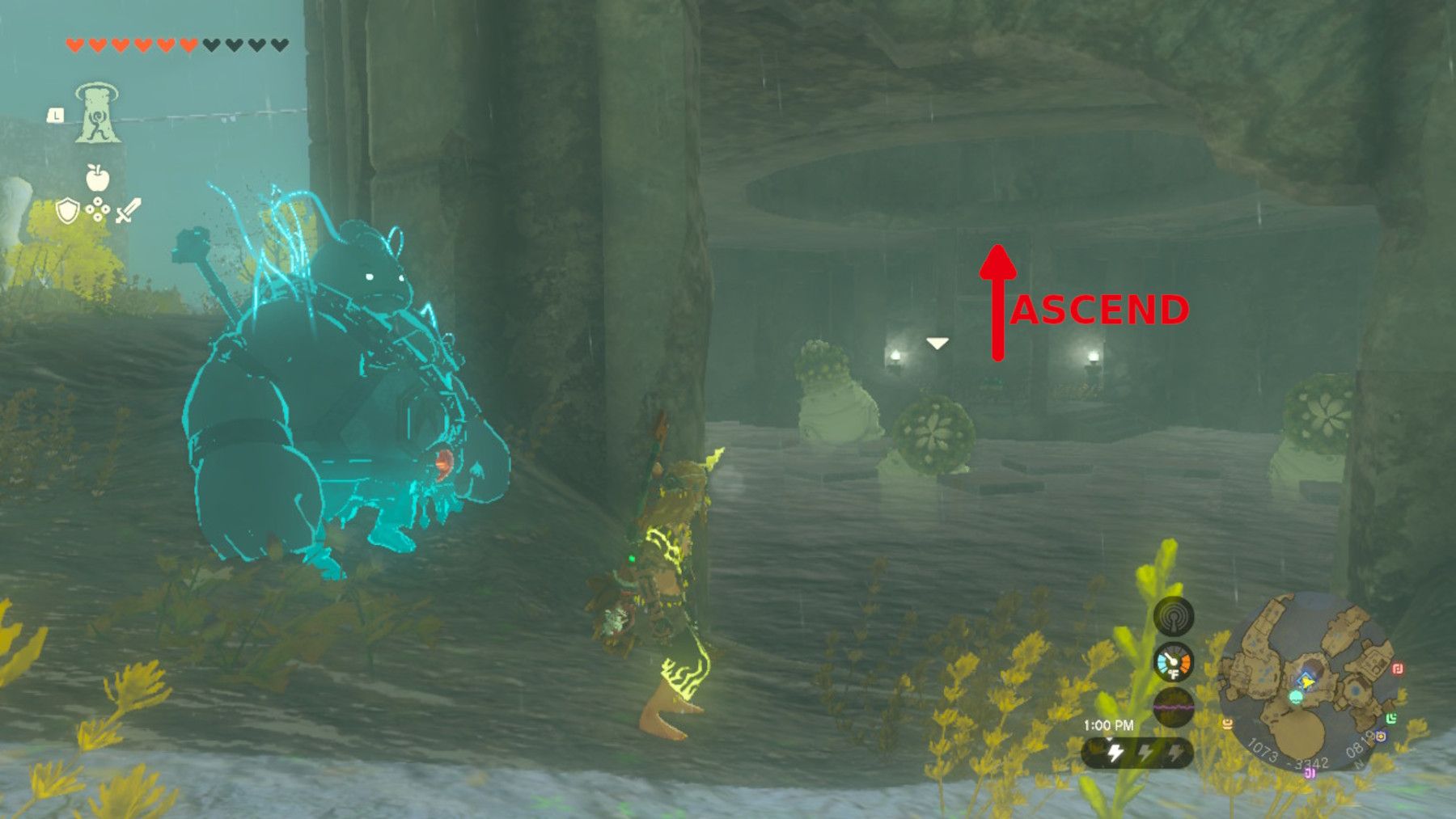Click the first charged battery lightning icon
Screen dimensions: 1456x819
click(x=1115, y=752)
